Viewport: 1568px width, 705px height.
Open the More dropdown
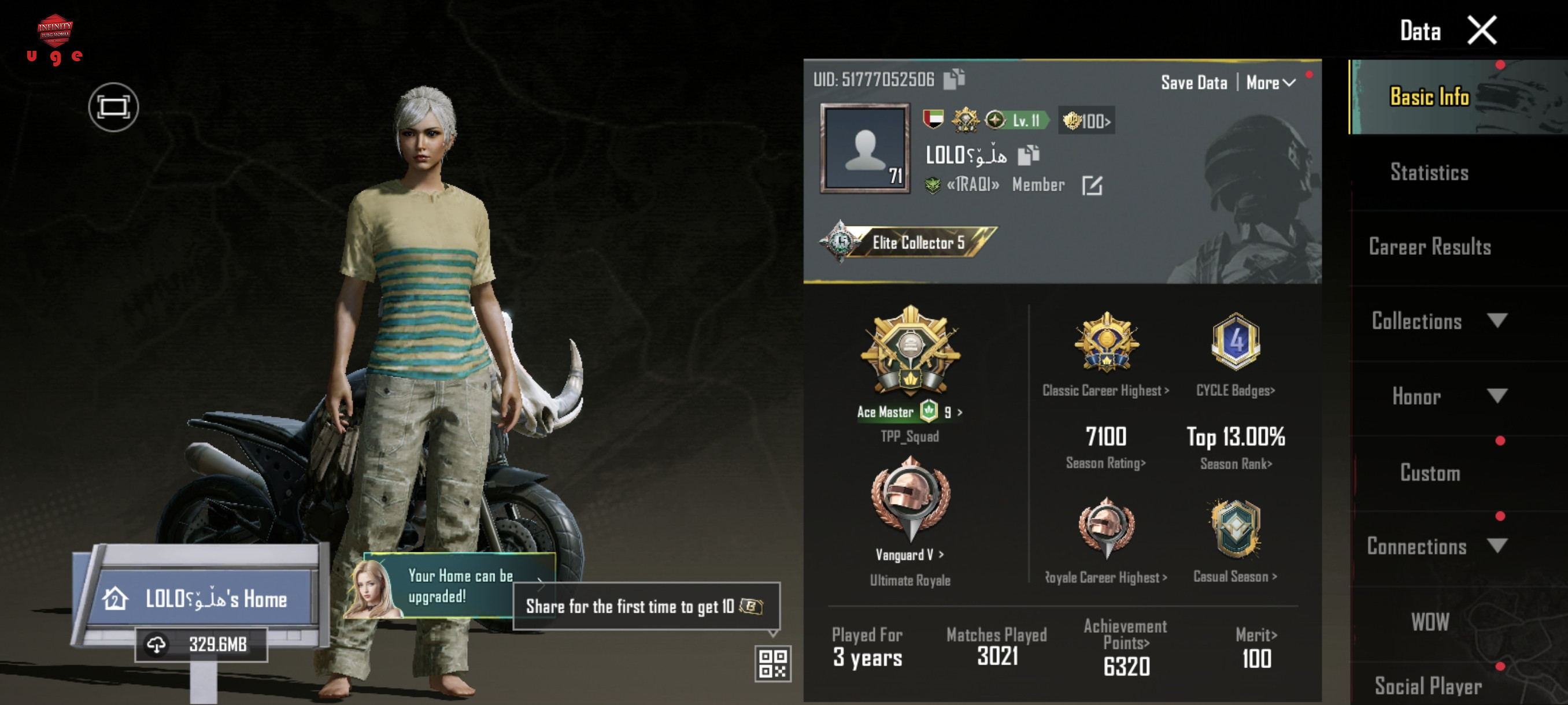1270,83
